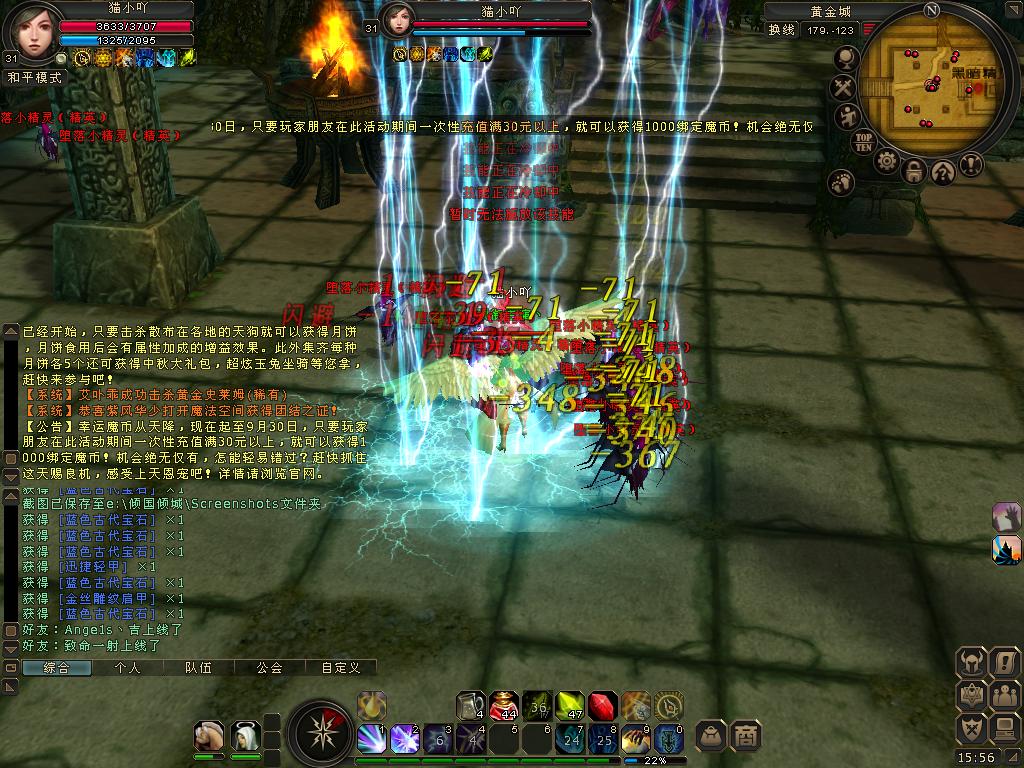Open the backpack bag button
This screenshot has height=768, width=1024.
(x=711, y=736)
